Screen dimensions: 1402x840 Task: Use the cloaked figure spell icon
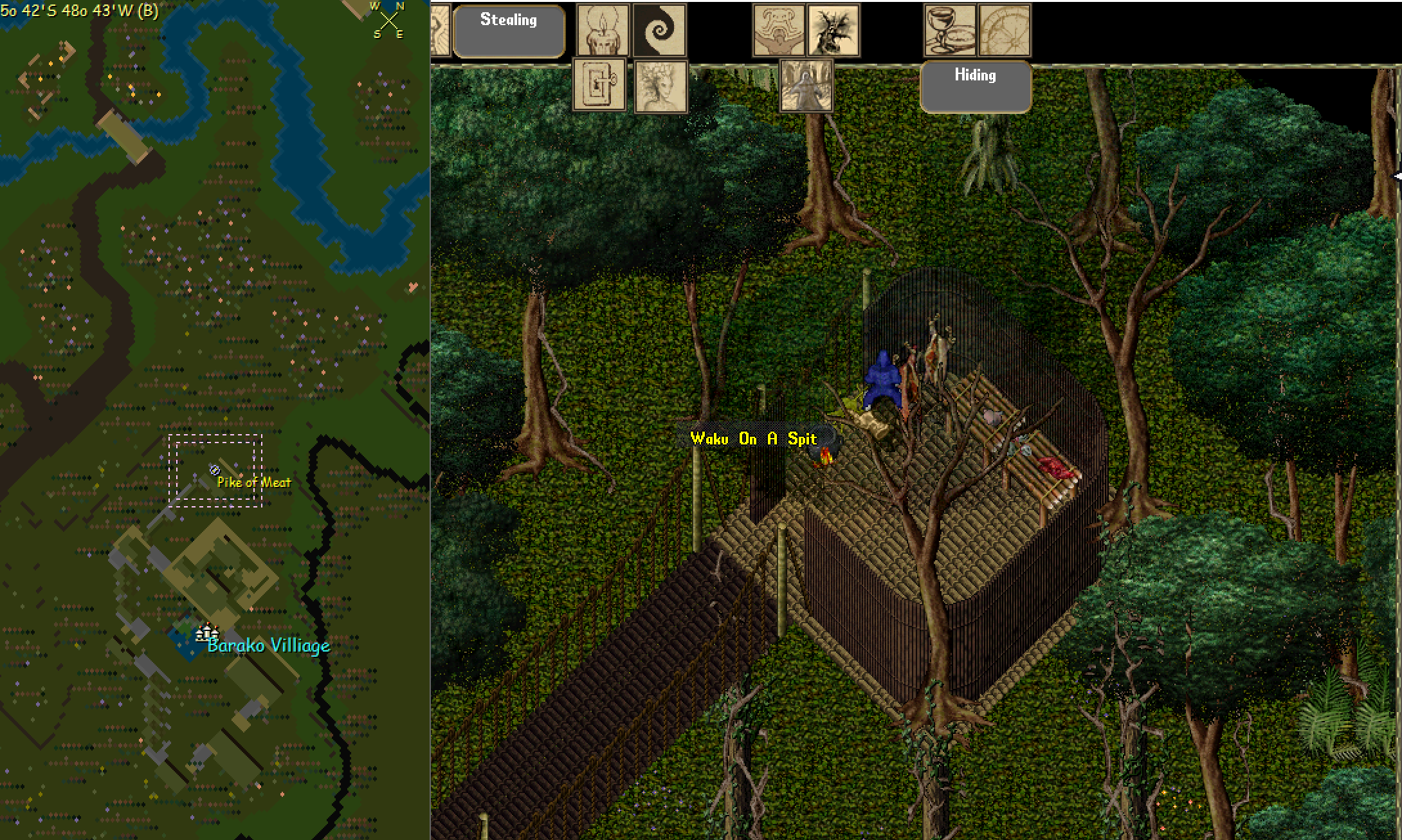tap(806, 86)
